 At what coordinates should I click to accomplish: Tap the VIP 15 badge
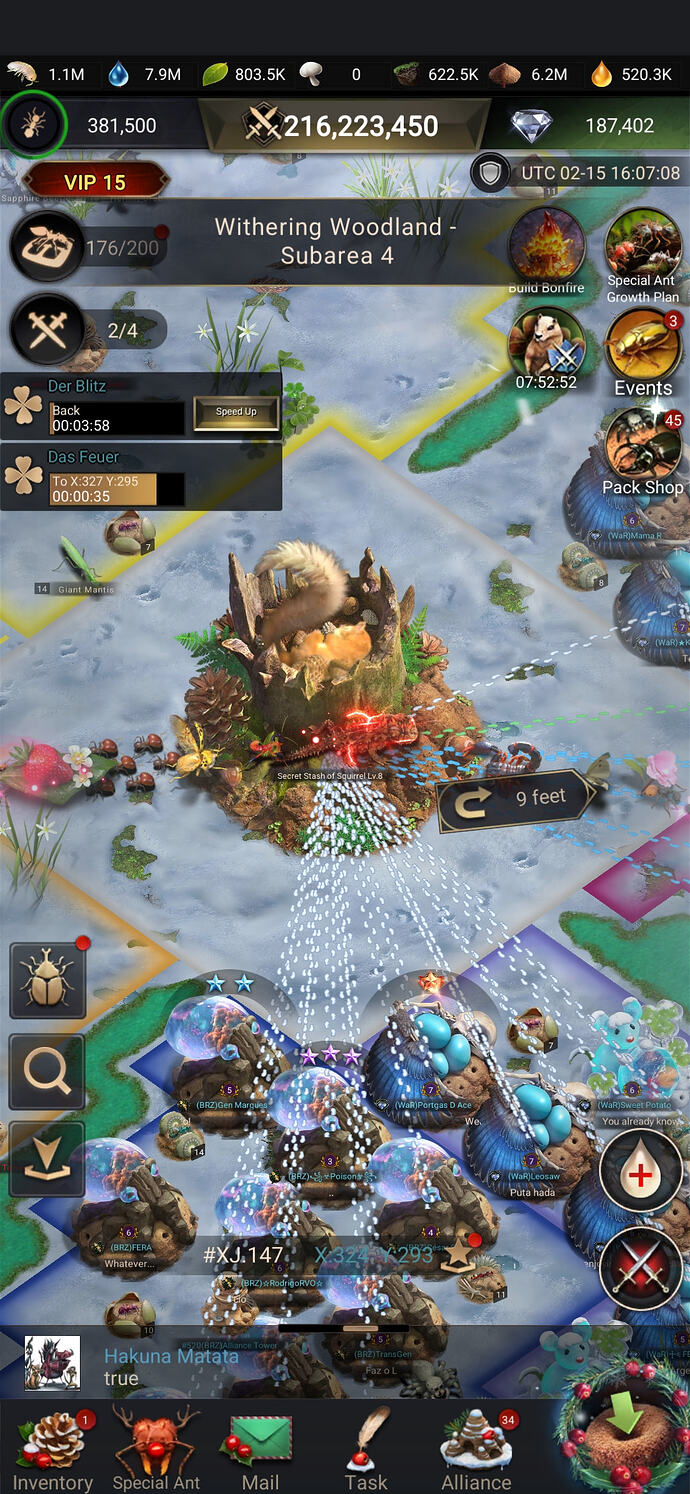click(x=95, y=182)
